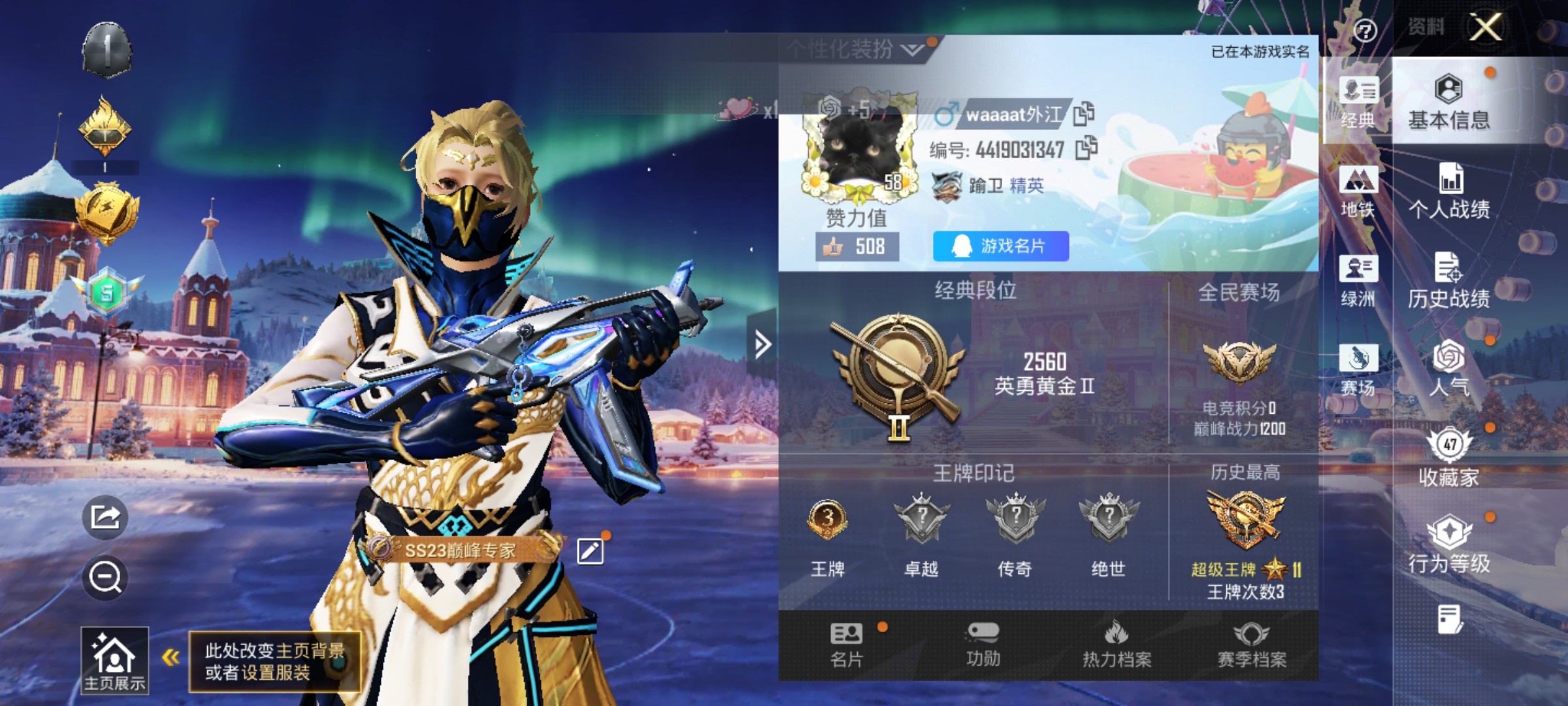Open the 热力档案 bottom tab
Image resolution: width=1568 pixels, height=706 pixels.
1117,645
